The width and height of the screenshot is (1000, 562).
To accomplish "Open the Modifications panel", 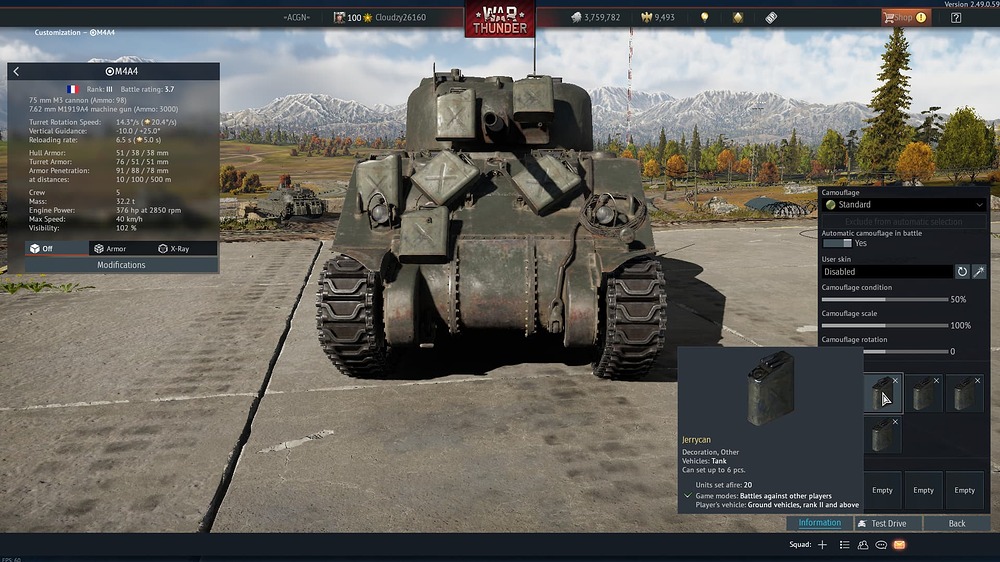I will [x=121, y=265].
